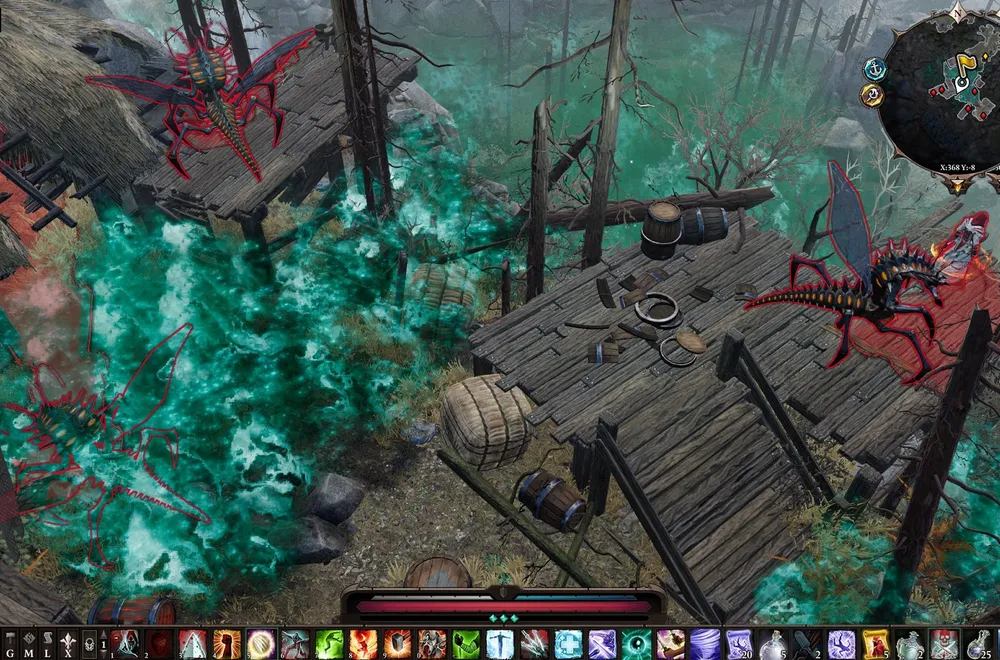Open the journal scroll L button
This screenshot has width=1000, height=660.
click(48, 643)
